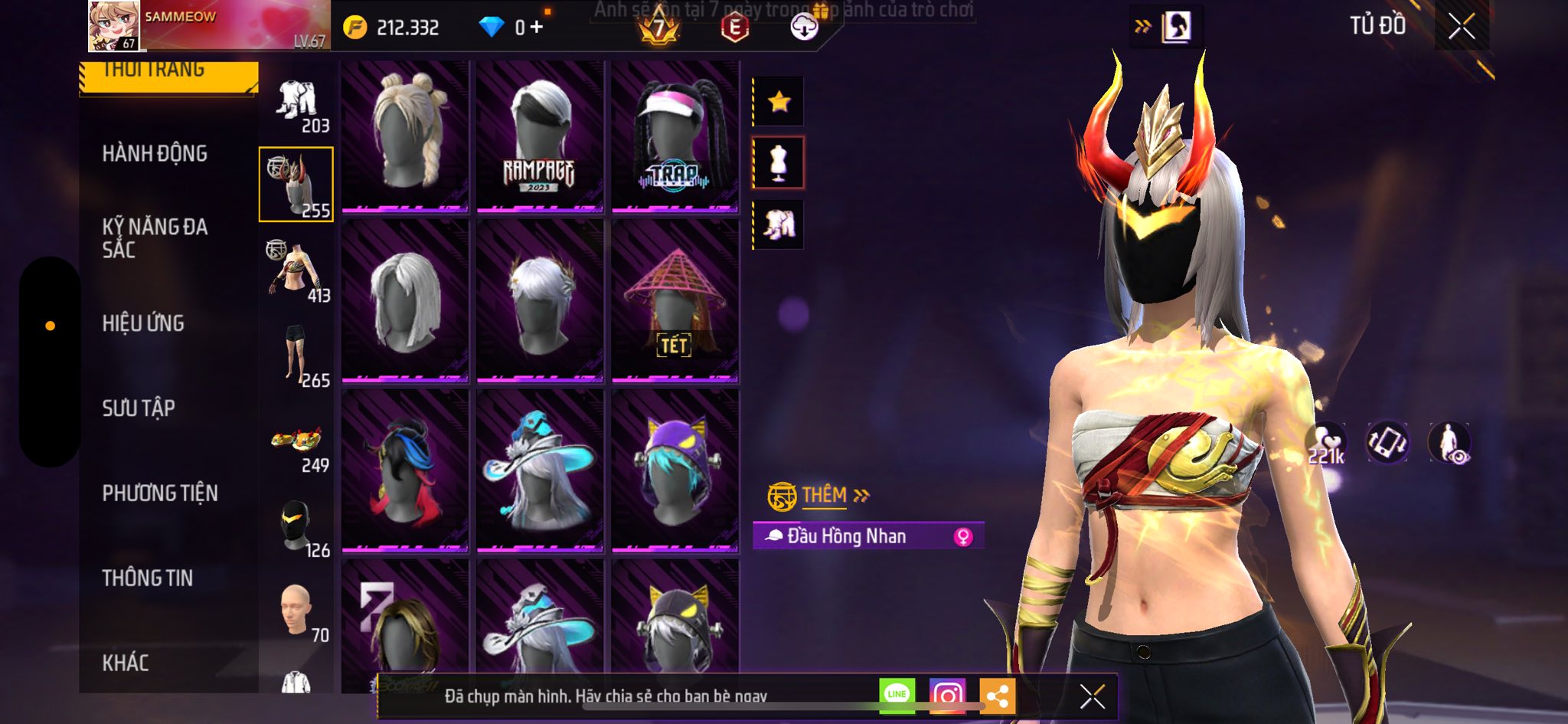The width and height of the screenshot is (1568, 724).
Task: Choose the TẾT conical hat item
Action: pos(675,302)
